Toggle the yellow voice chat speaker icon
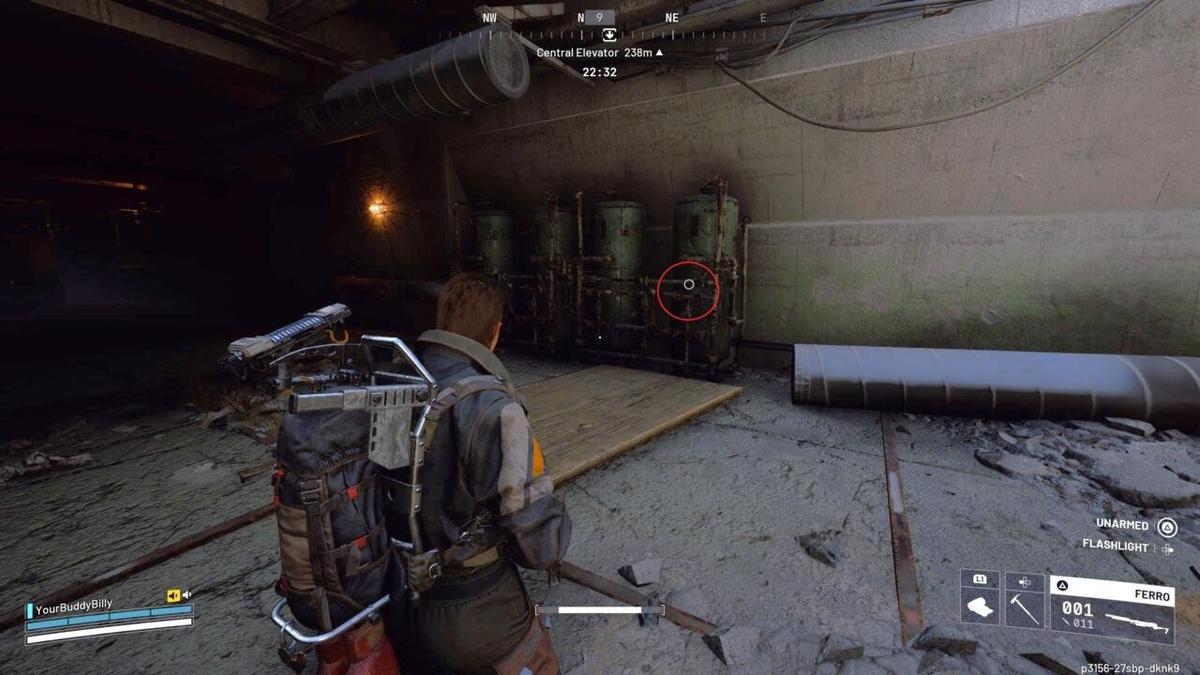The height and width of the screenshot is (675, 1200). pos(174,596)
